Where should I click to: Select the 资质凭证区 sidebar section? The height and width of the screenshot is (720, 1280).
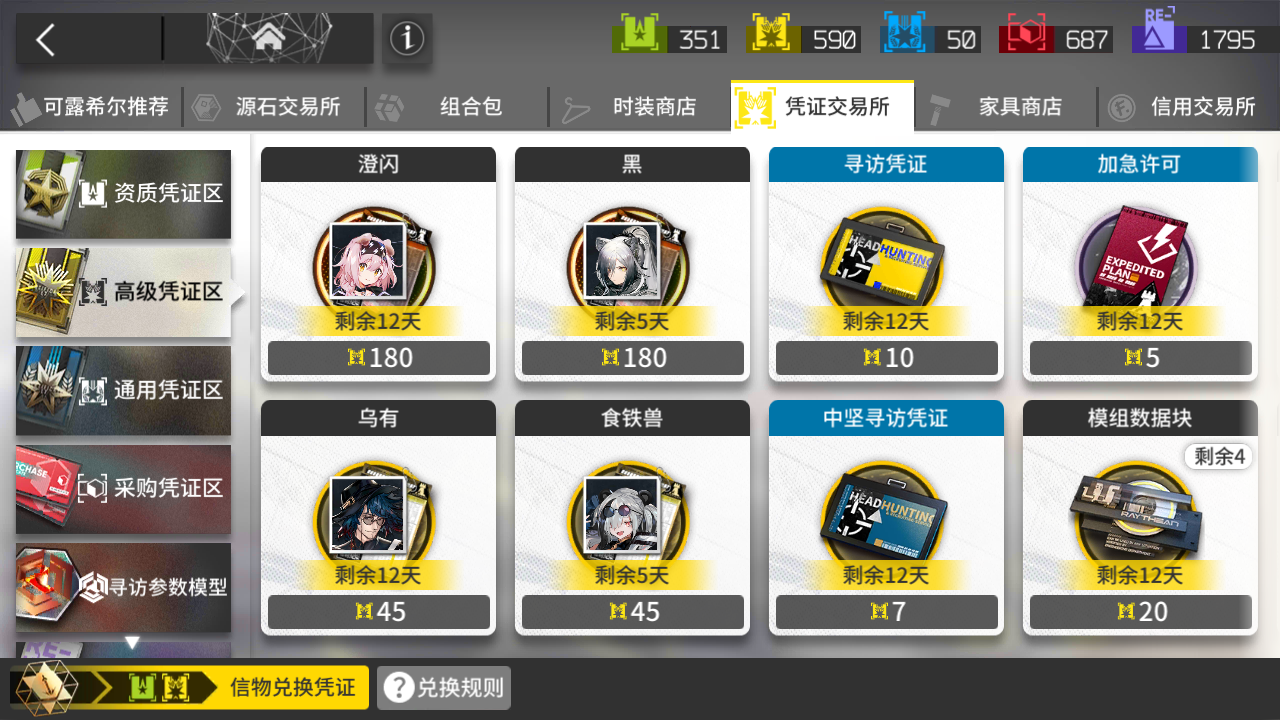123,194
